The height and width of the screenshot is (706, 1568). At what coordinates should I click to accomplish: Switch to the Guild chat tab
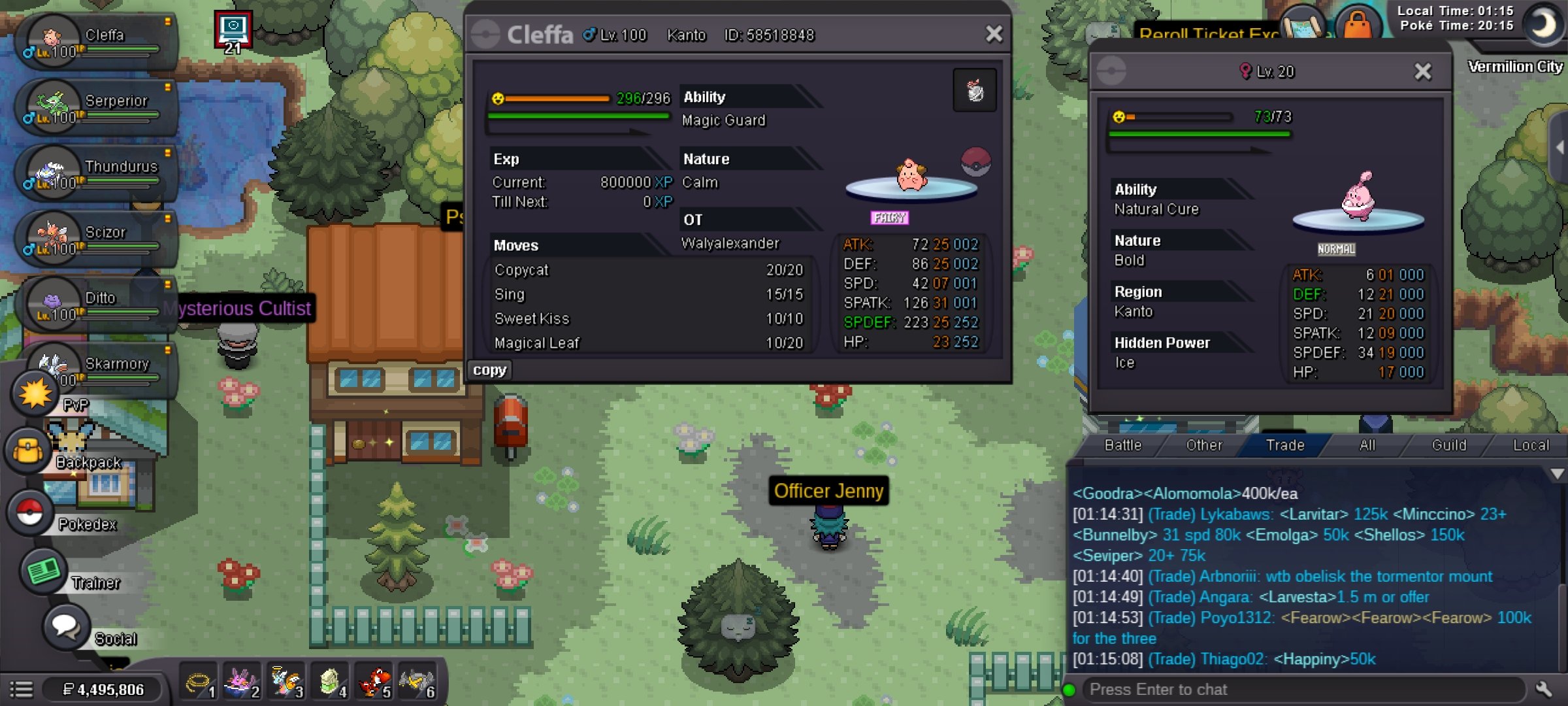point(1448,445)
